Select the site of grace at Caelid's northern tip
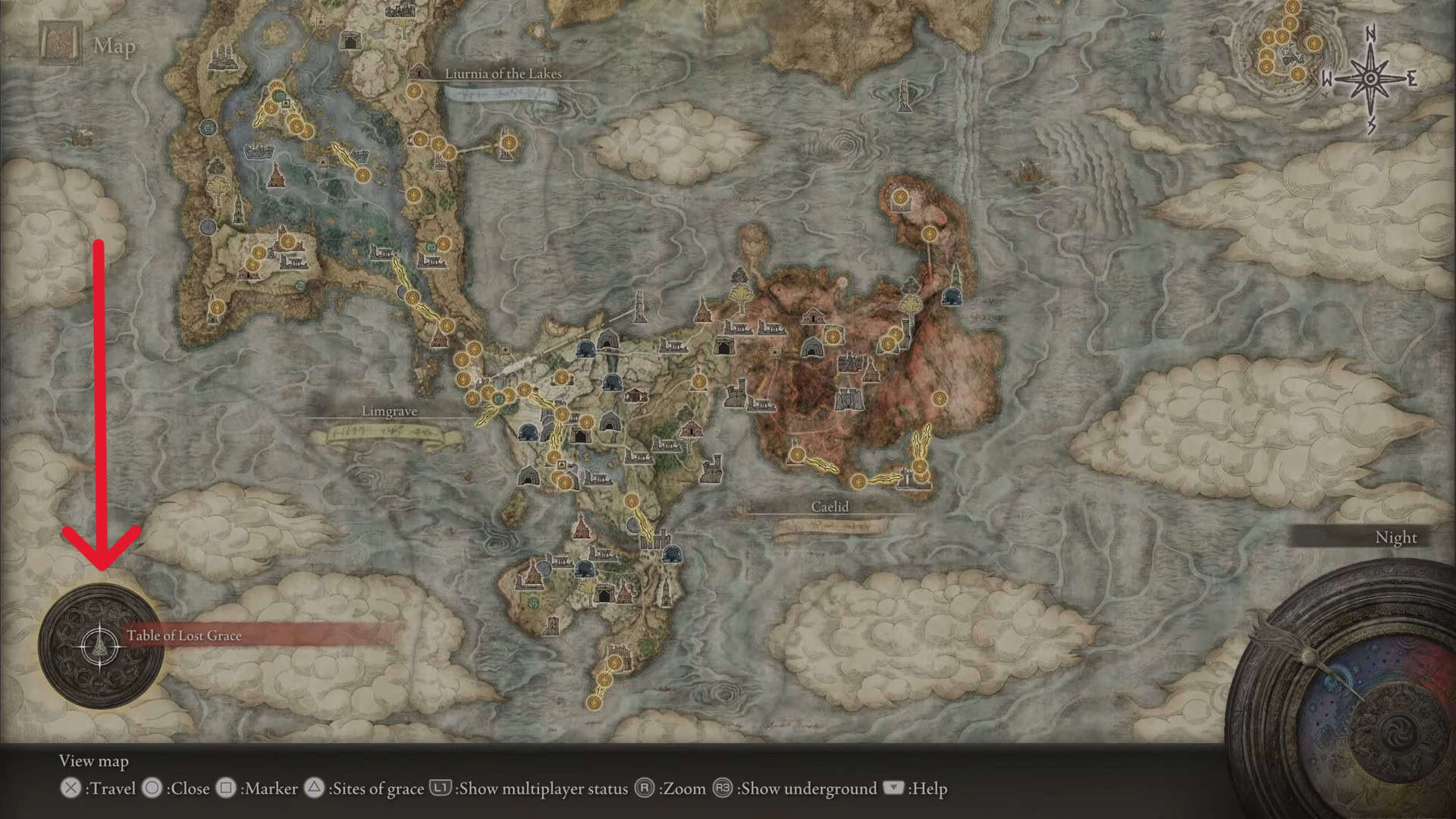The width and height of the screenshot is (1456, 819). pyautogui.click(x=901, y=197)
